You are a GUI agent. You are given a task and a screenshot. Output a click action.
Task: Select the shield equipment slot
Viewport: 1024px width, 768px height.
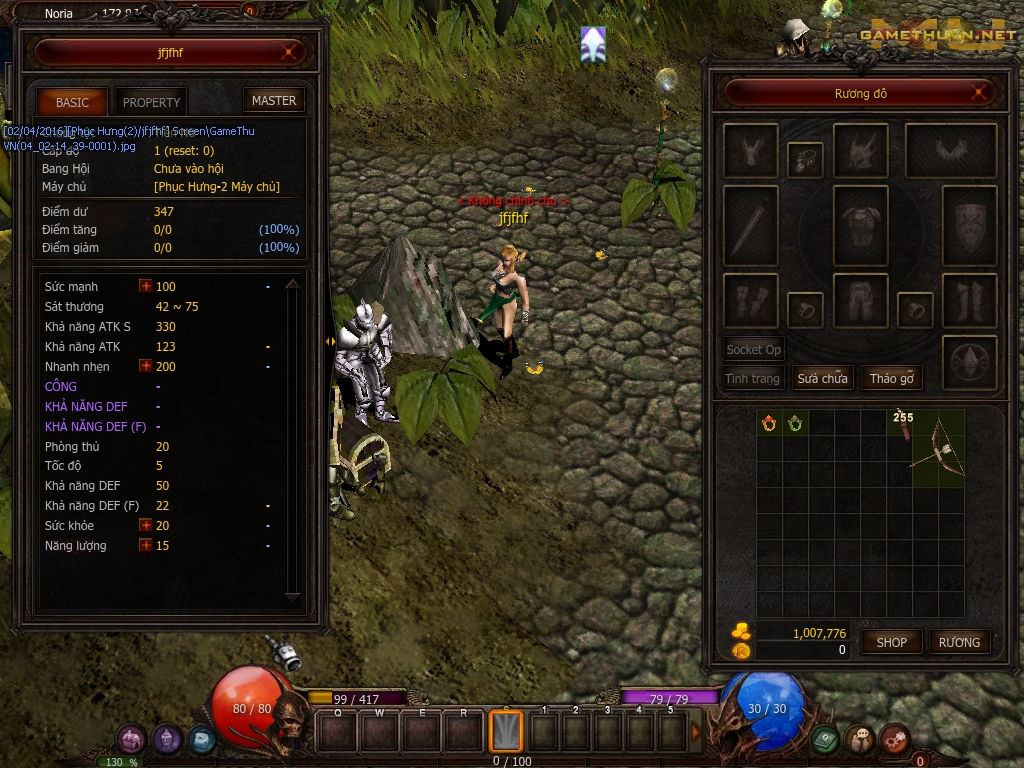pos(969,223)
